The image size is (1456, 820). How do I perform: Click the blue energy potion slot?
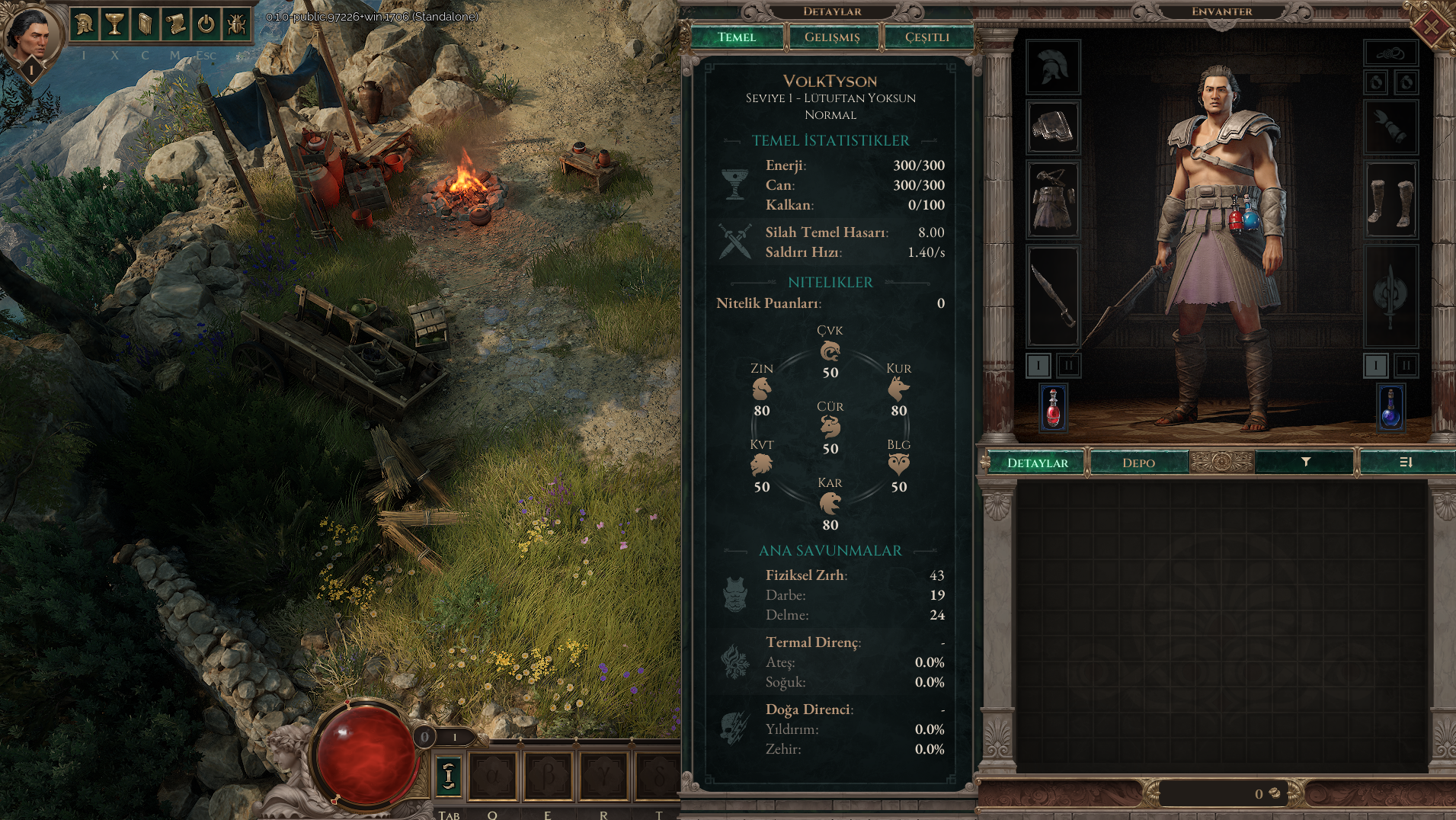click(x=1390, y=407)
